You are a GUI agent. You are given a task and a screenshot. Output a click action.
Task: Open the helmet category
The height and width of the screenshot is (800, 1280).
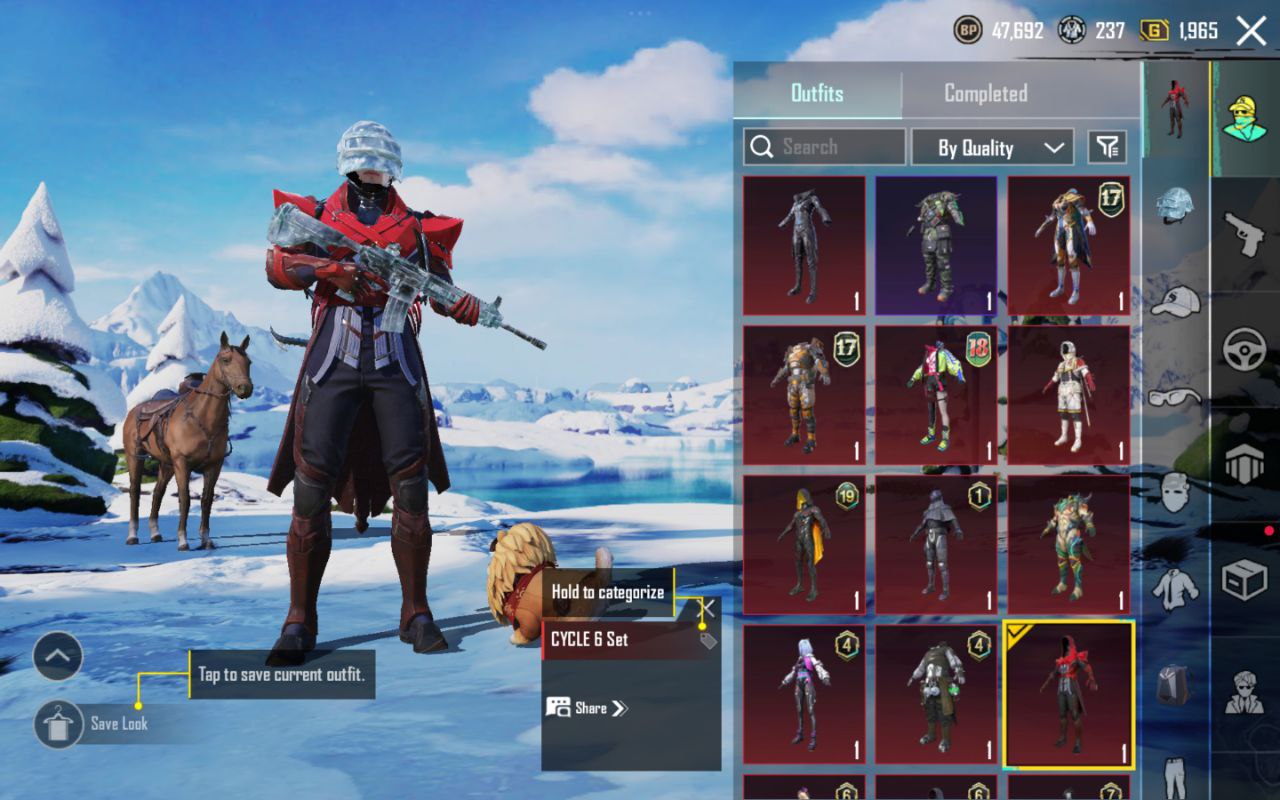[x=1175, y=205]
